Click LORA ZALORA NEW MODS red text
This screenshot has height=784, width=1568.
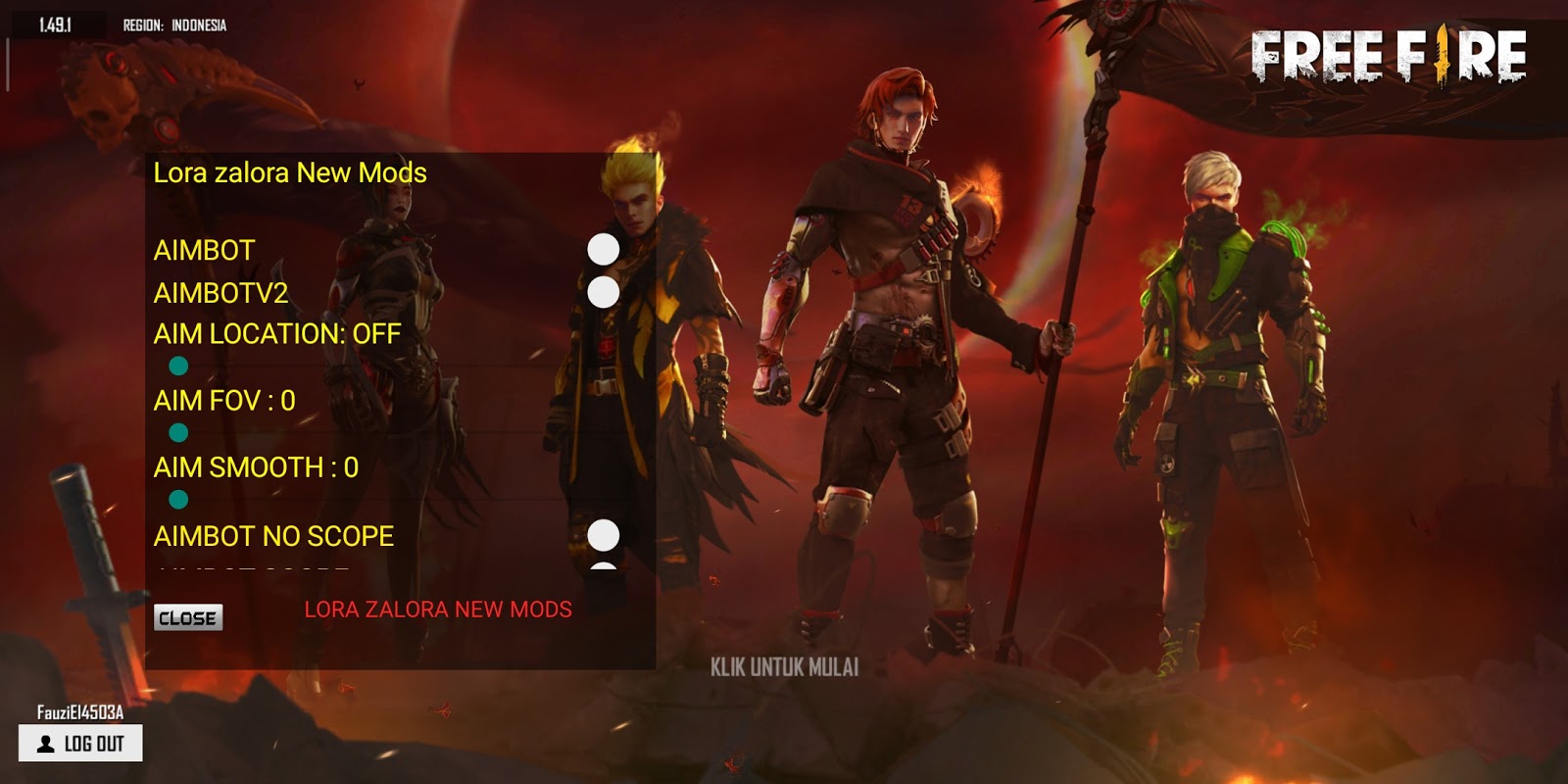[x=438, y=609]
